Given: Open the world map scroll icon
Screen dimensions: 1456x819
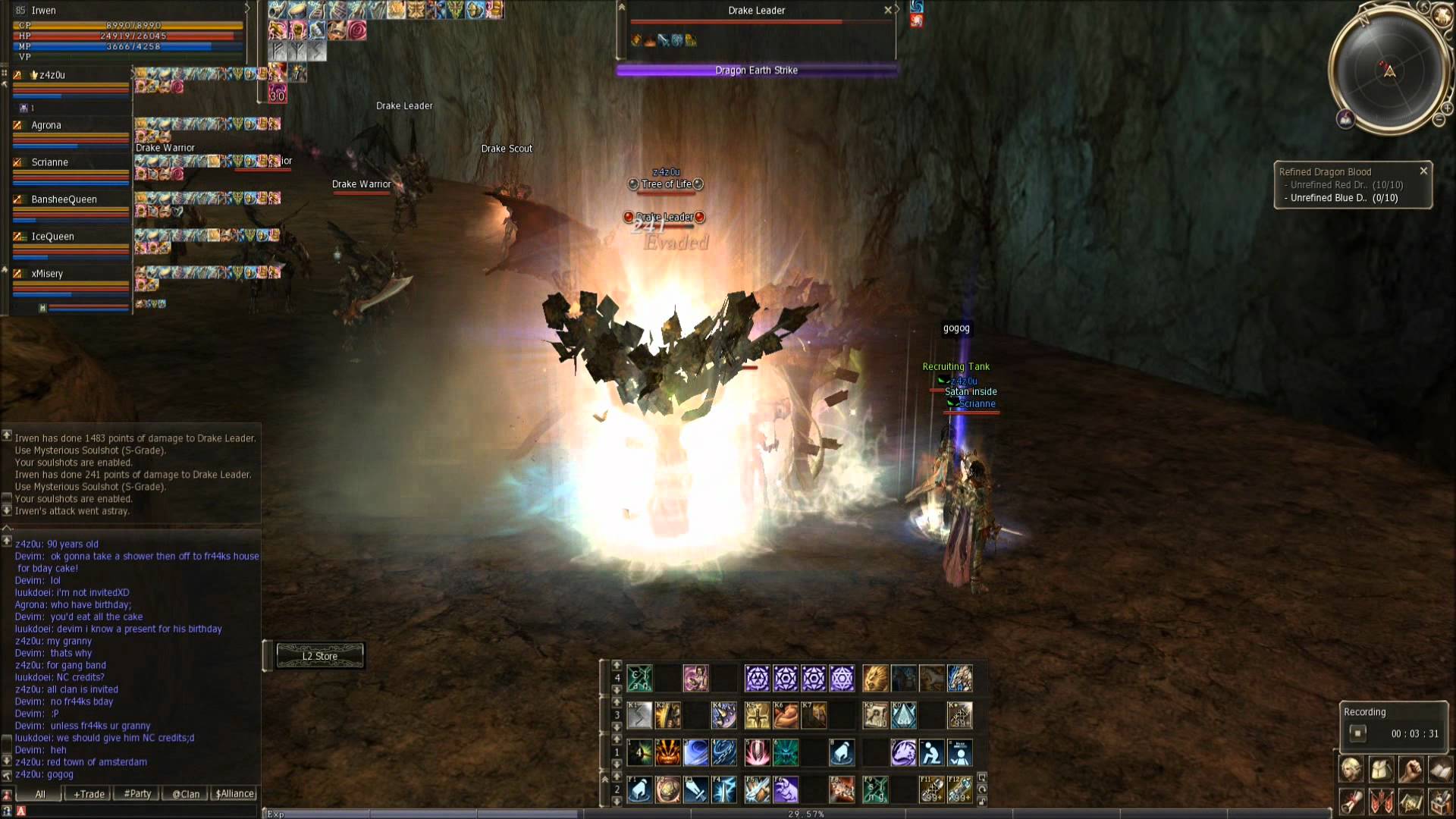Looking at the screenshot, I should click(1411, 802).
